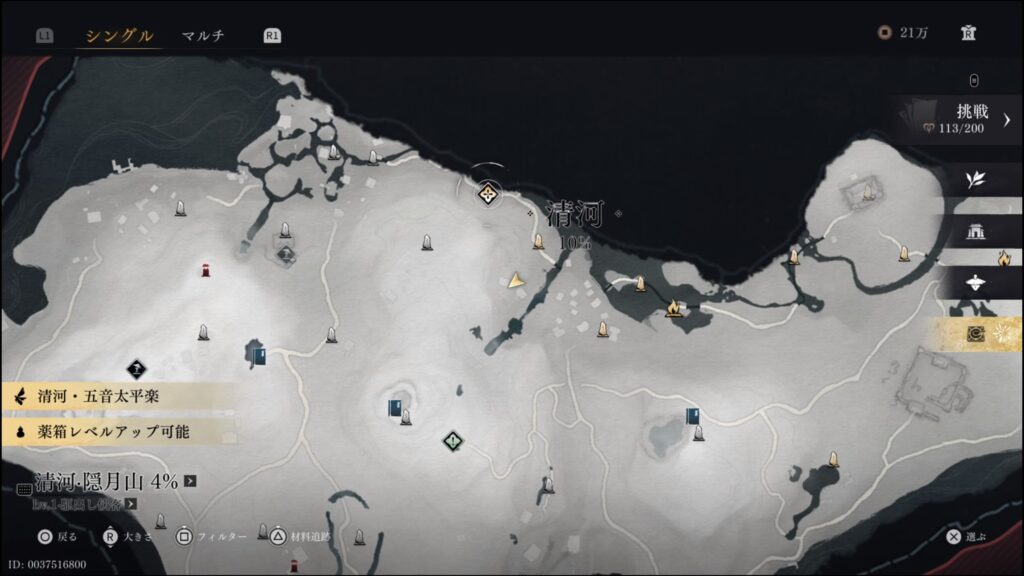Open the shop icon beside the coin count
Viewport: 1024px width, 576px height.
968,33
